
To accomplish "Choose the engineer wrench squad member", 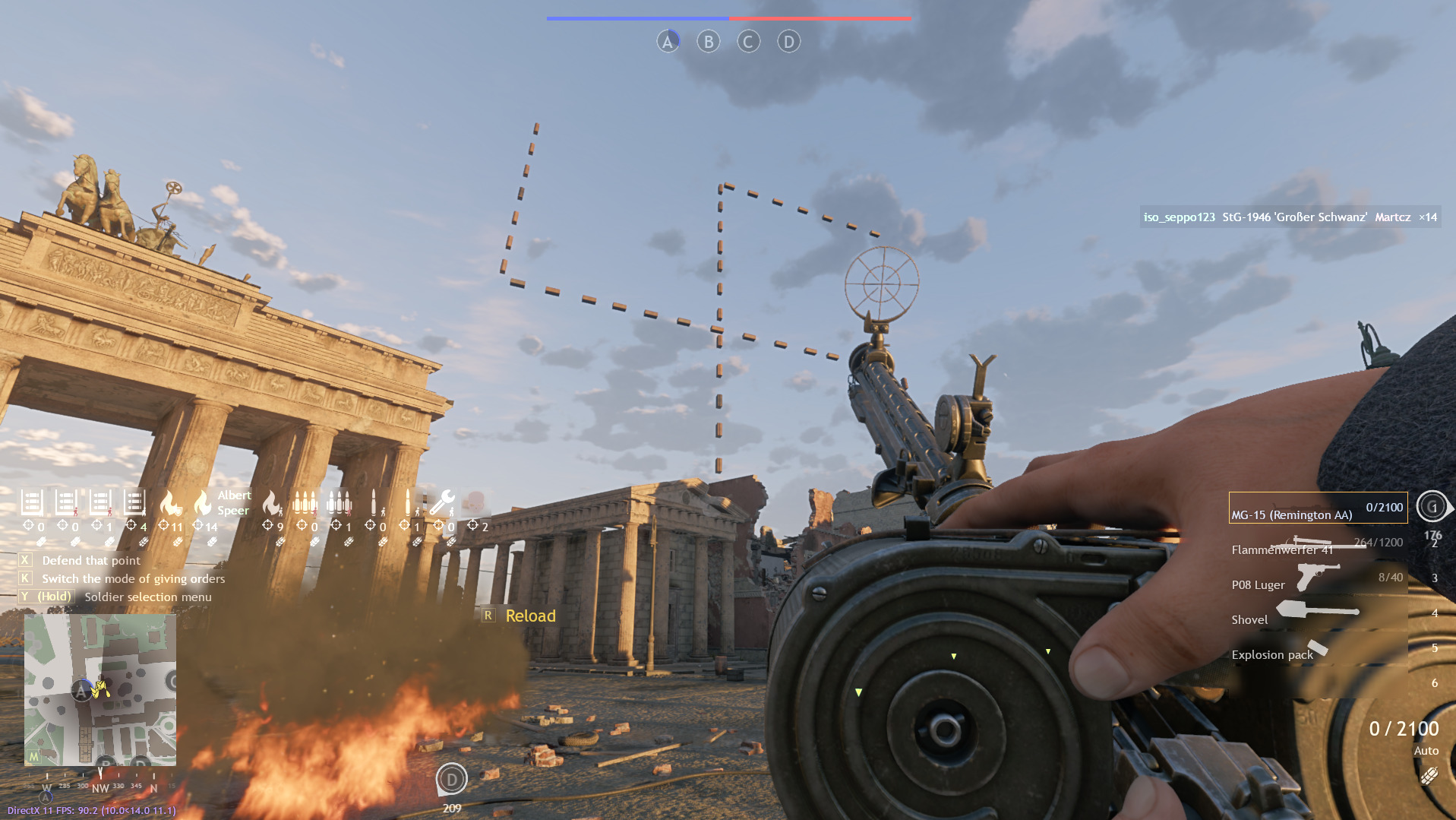I will [x=442, y=502].
